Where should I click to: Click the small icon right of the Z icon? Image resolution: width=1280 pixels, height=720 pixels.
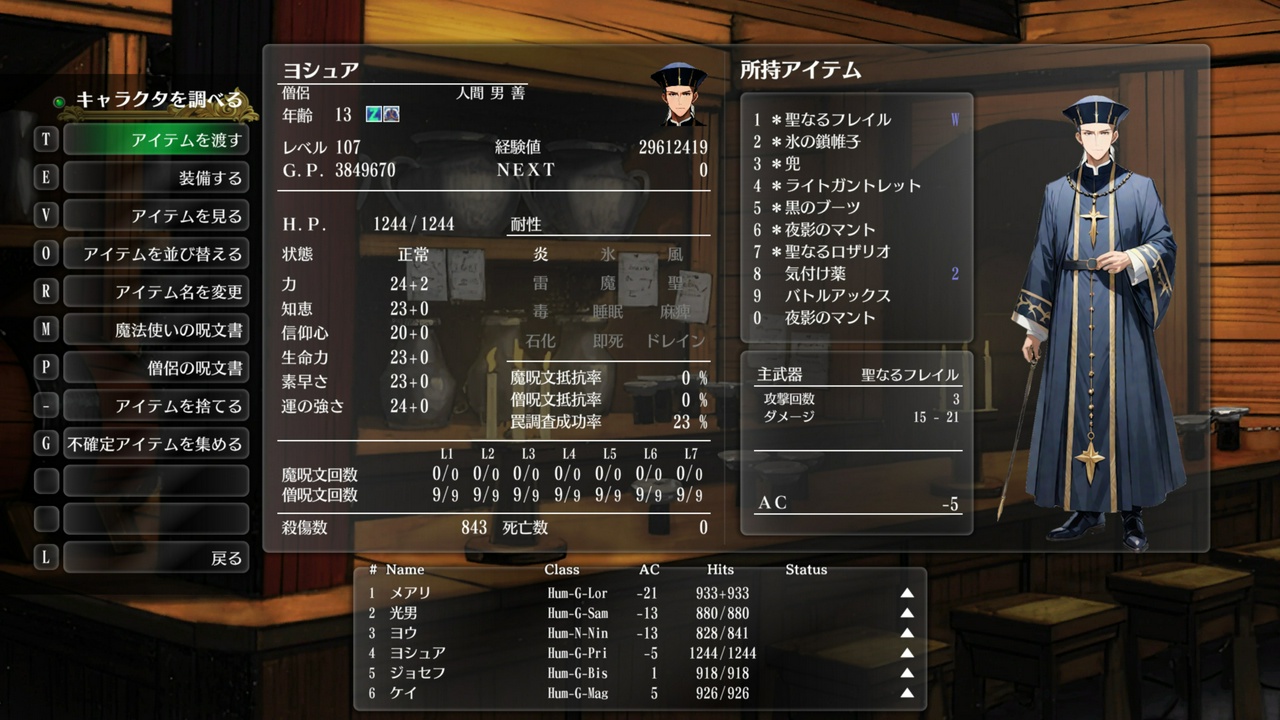click(x=392, y=115)
